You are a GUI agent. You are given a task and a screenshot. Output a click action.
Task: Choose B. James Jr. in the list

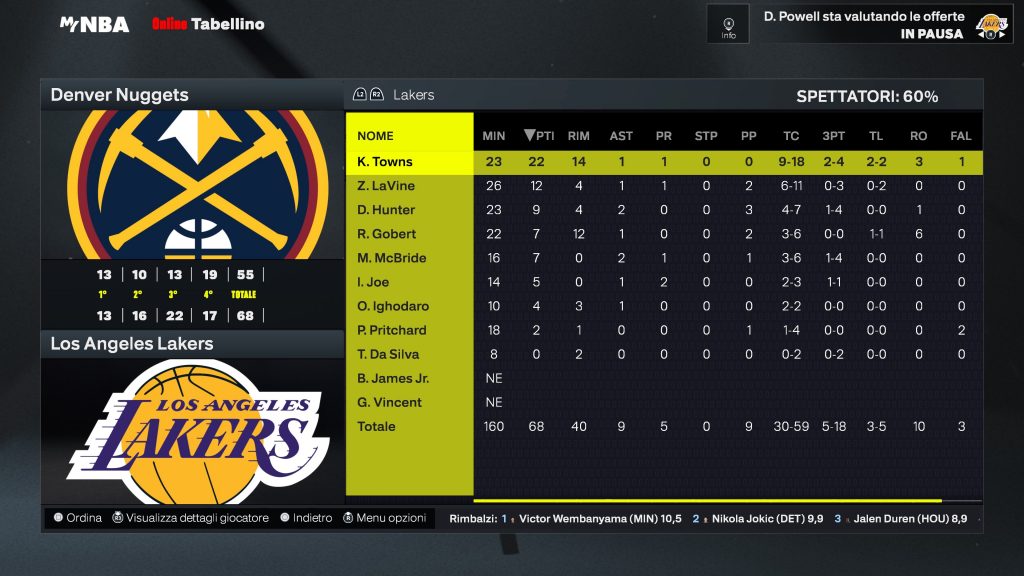tap(393, 378)
